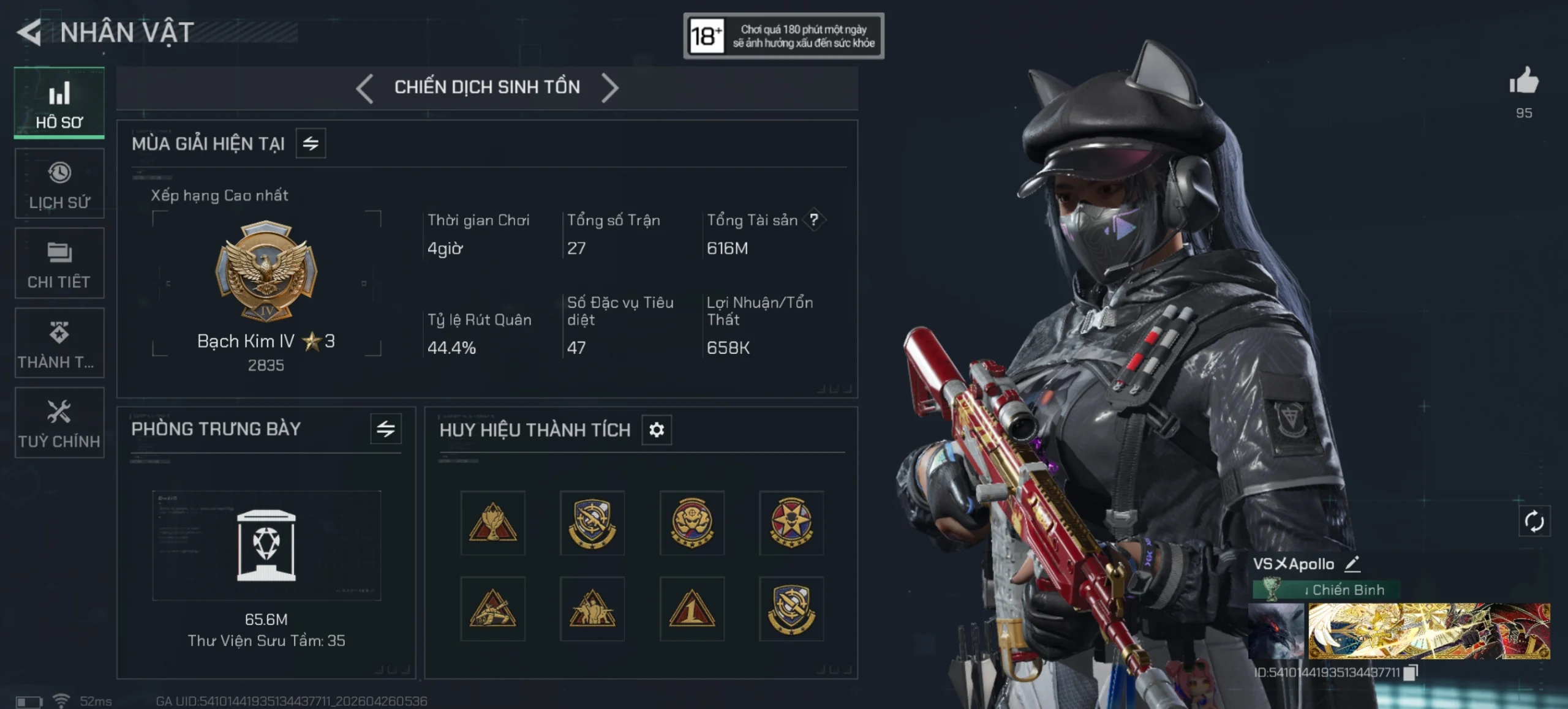Edit the VS Apollo player name
The width and height of the screenshot is (1568, 709).
click(x=1353, y=564)
